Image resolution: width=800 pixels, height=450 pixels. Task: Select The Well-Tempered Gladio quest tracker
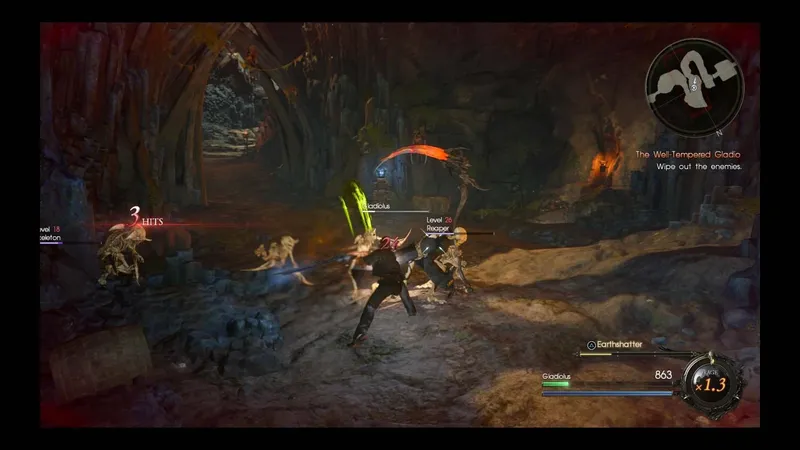pyautogui.click(x=689, y=155)
